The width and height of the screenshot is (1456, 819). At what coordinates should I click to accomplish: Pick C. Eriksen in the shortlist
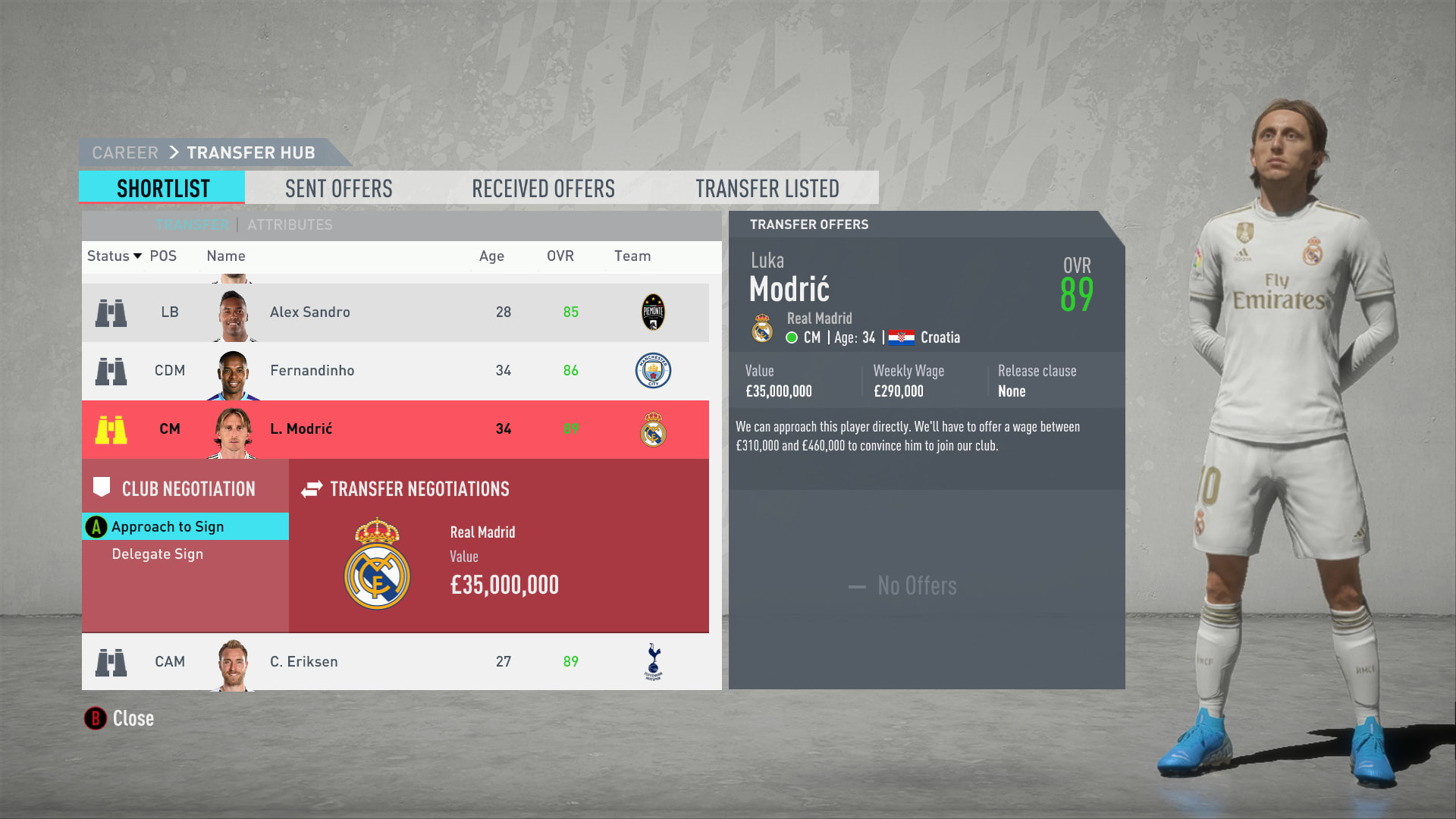[394, 661]
